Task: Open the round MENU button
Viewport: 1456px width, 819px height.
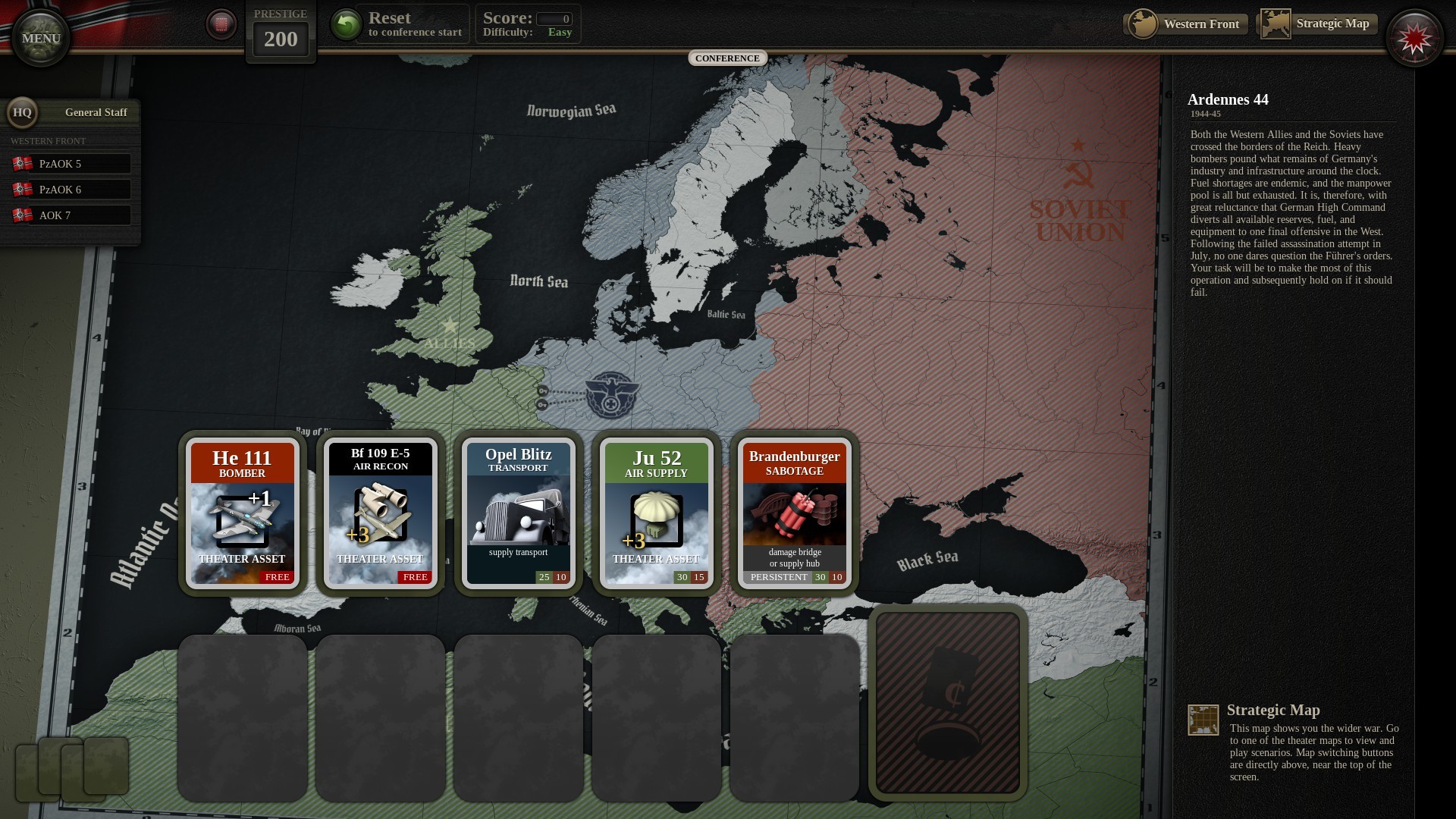Action: 41,38
